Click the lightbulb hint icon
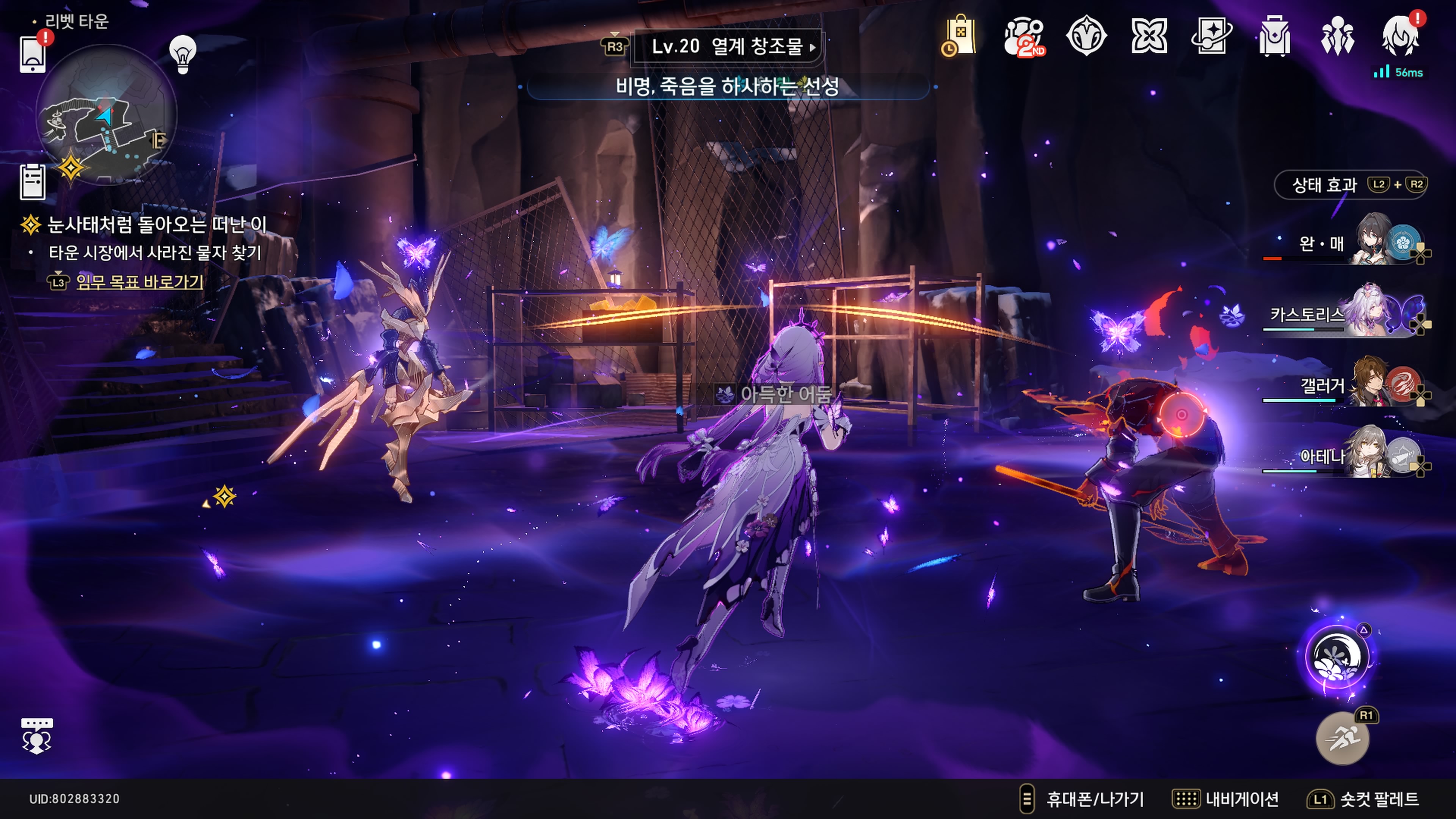This screenshot has height=819, width=1456. tap(182, 53)
